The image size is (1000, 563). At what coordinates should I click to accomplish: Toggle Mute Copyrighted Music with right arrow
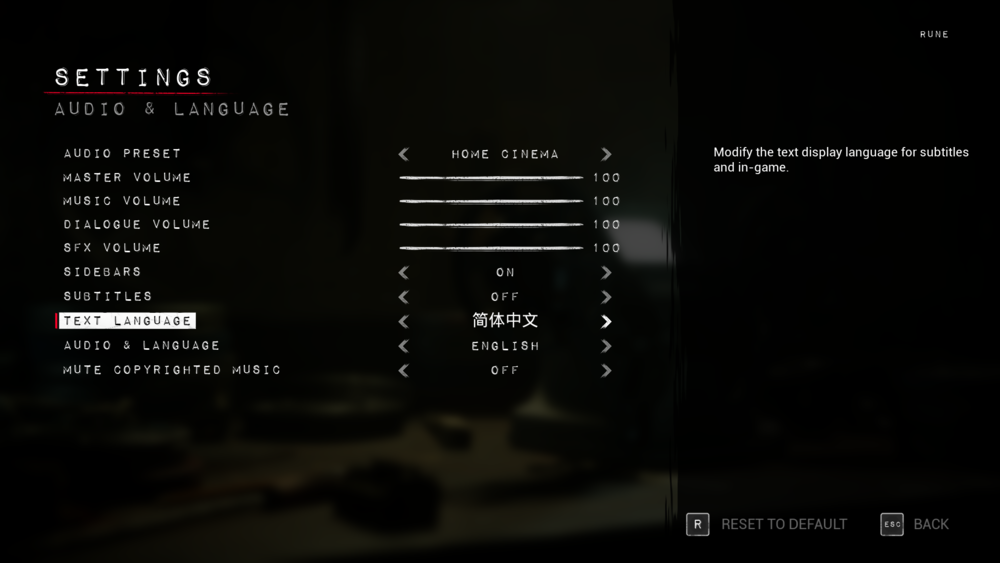[606, 371]
